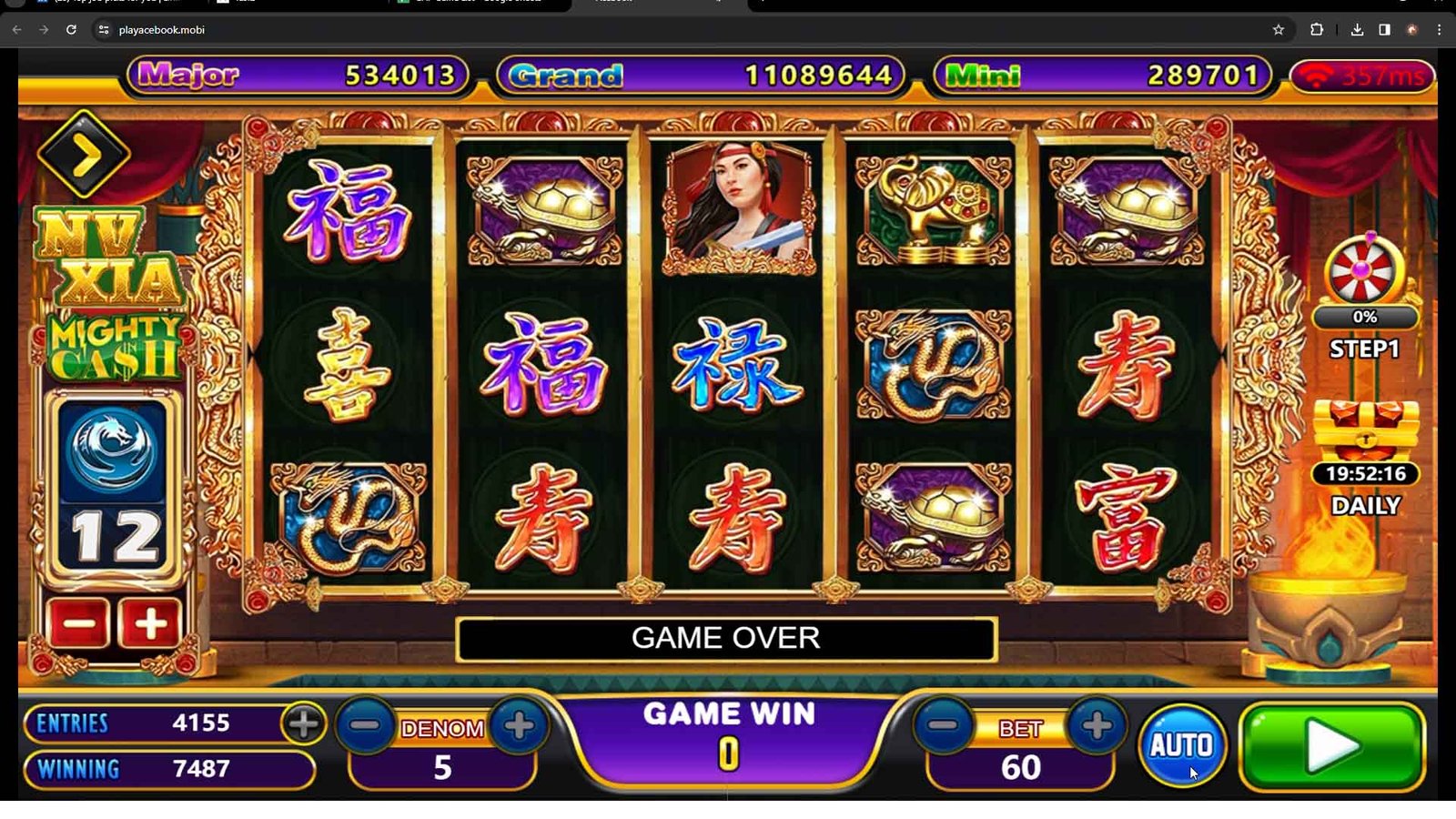The height and width of the screenshot is (819, 1456).
Task: Decrease the BET amount with minus
Action: [944, 725]
